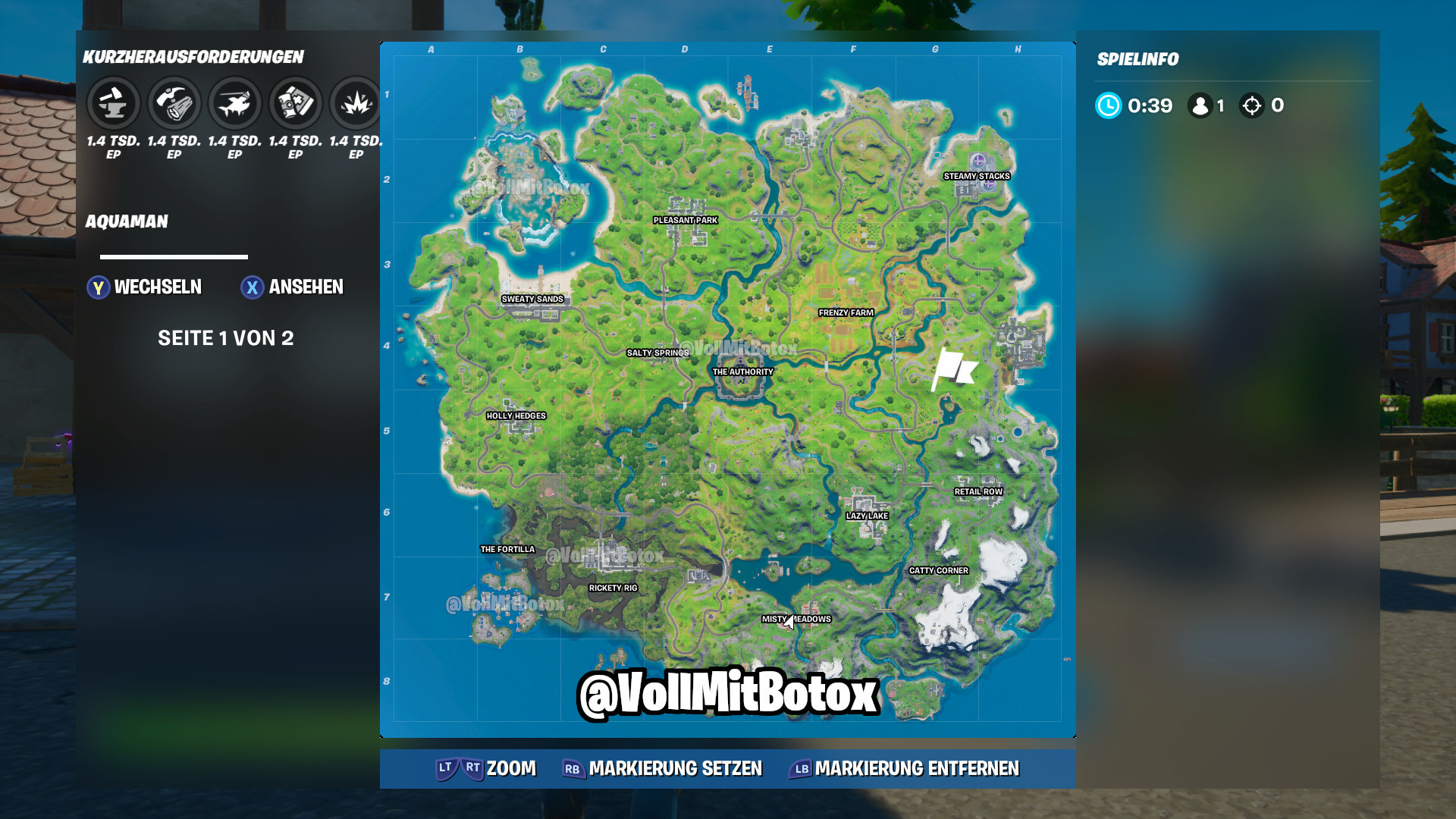Select Misty Meadows on the map
Screen dimensions: 1456x819
coord(796,619)
